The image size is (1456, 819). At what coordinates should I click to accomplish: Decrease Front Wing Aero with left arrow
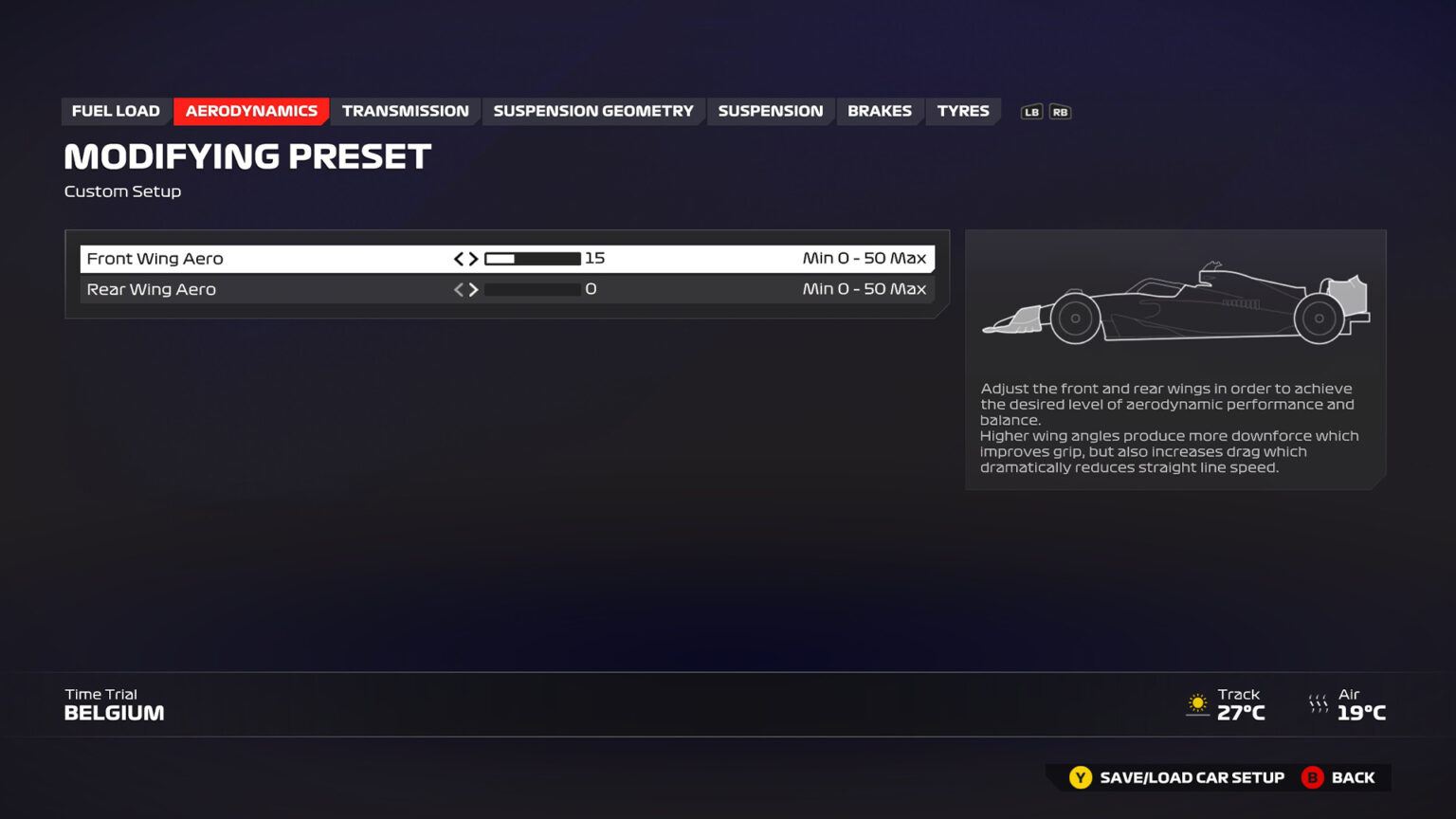click(x=459, y=257)
